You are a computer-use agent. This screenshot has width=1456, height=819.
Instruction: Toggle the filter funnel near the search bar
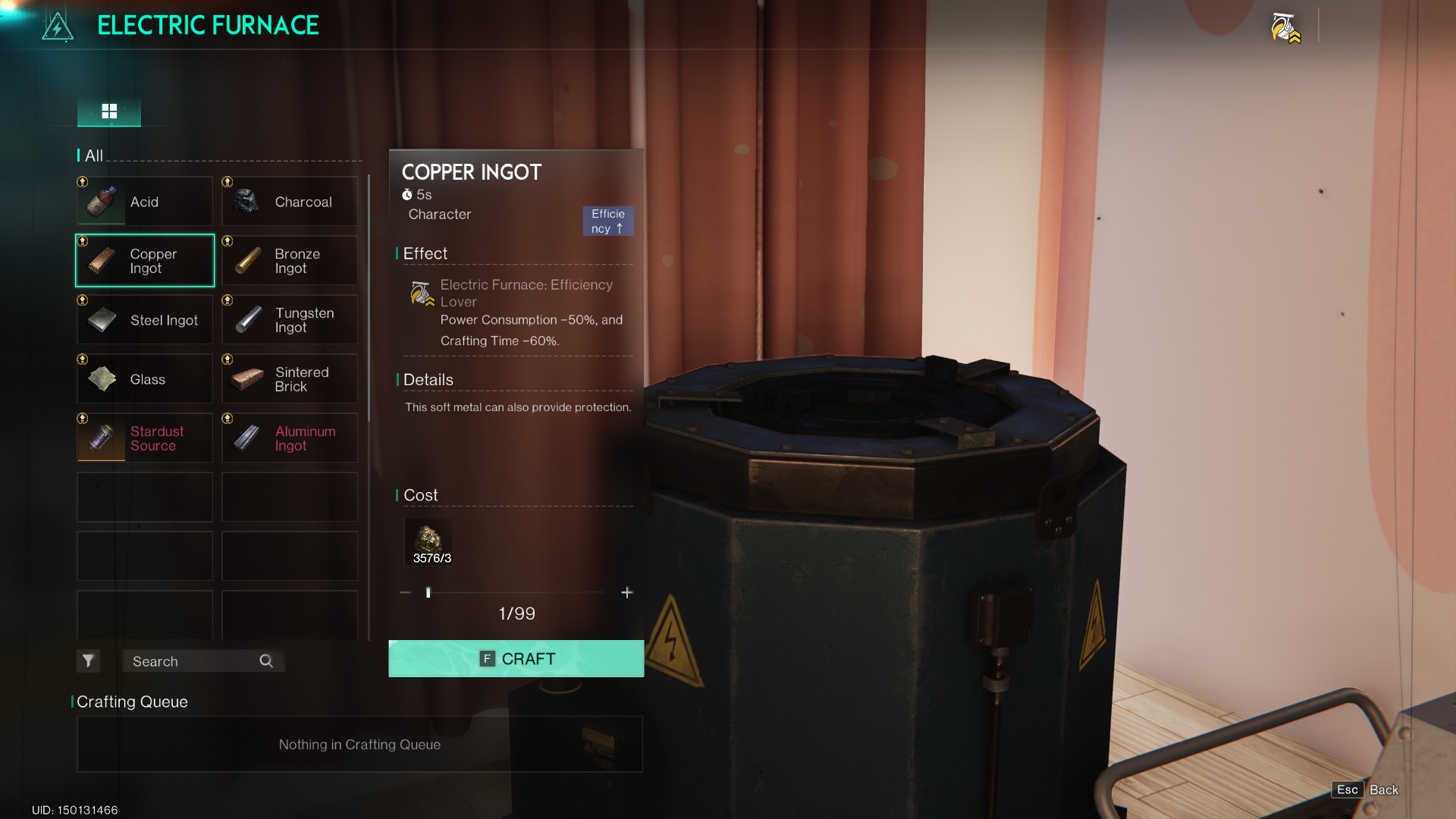pyautogui.click(x=88, y=661)
